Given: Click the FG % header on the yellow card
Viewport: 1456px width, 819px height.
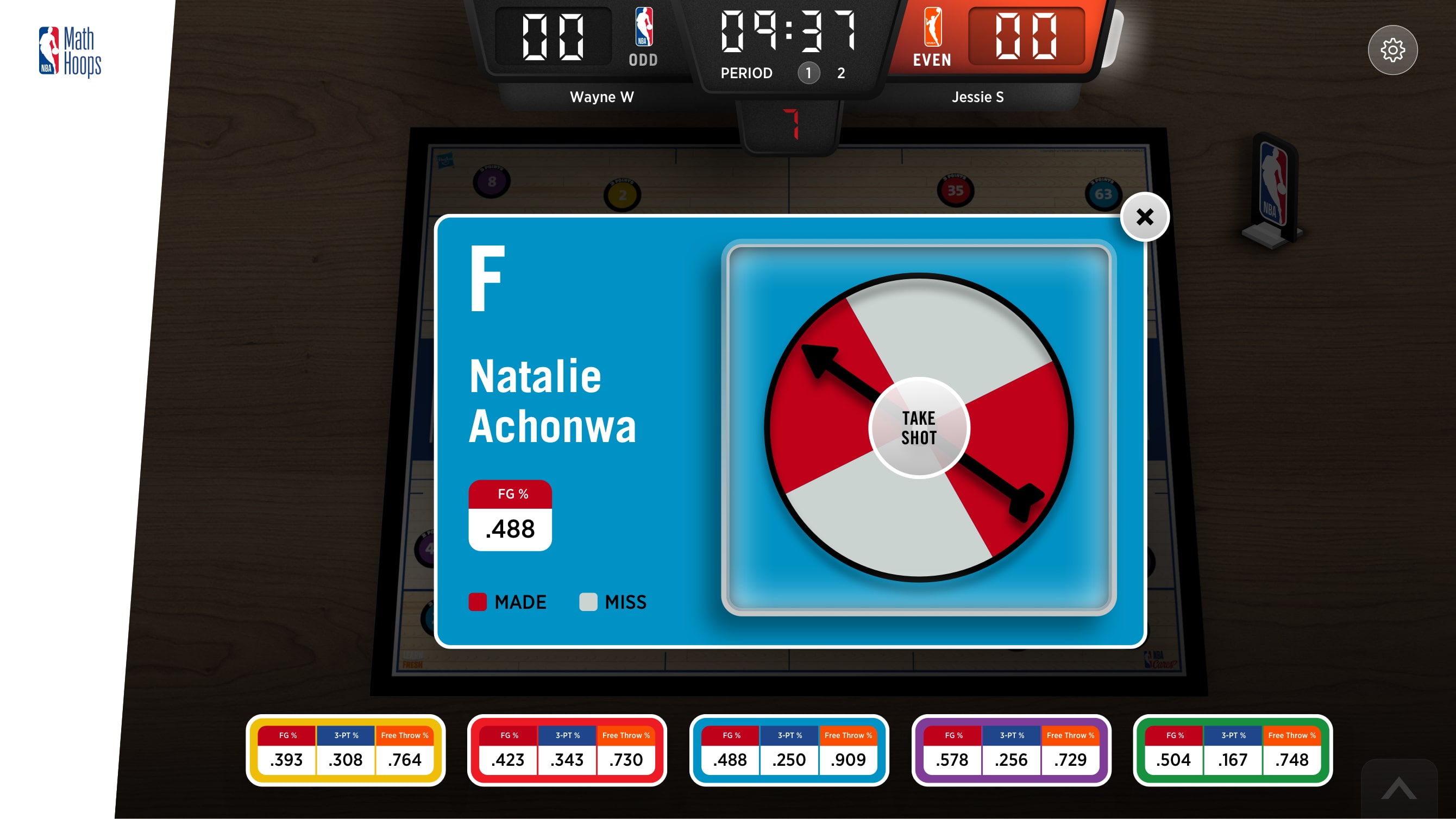Looking at the screenshot, I should [287, 735].
